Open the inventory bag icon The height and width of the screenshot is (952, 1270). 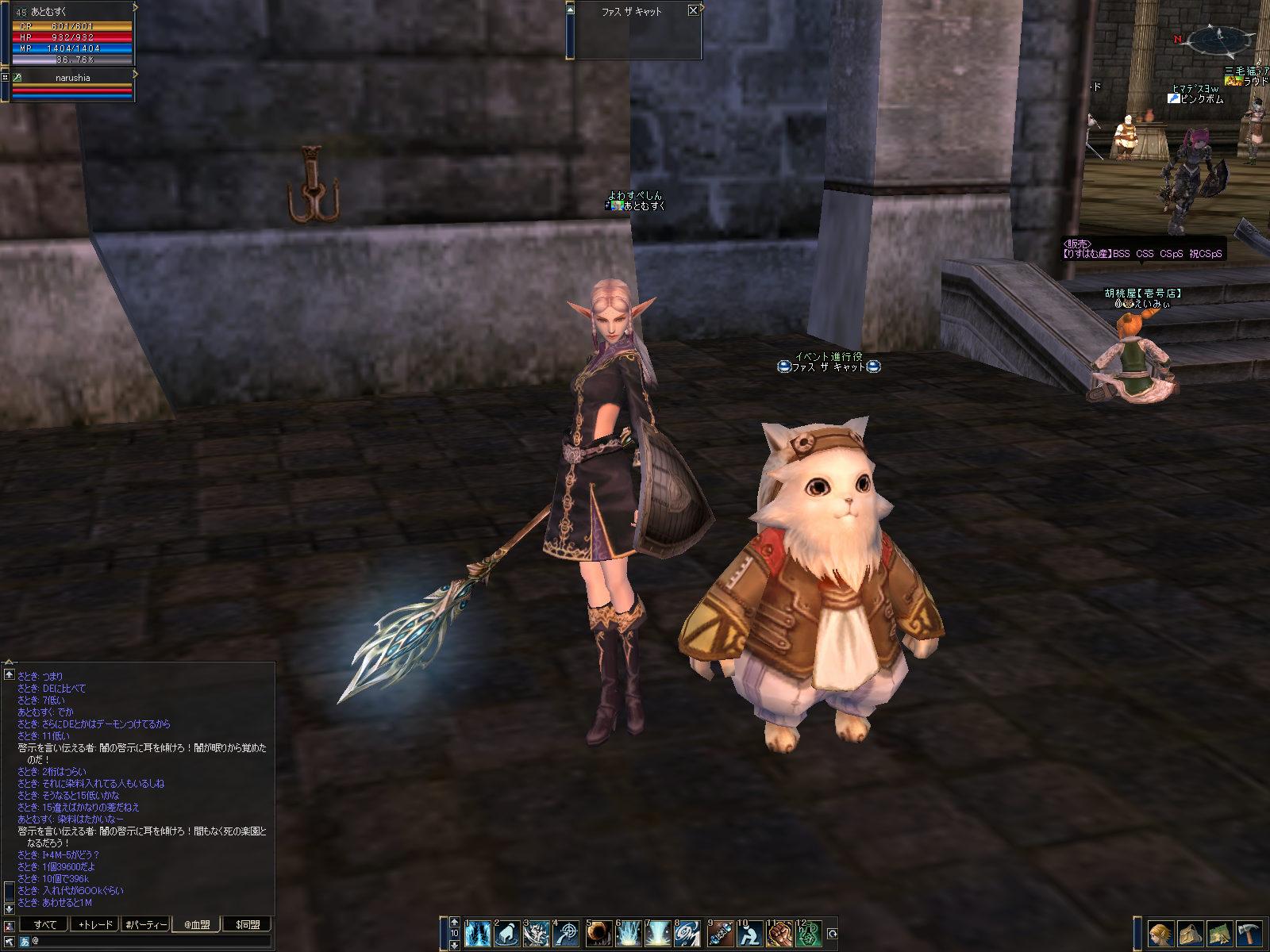point(1189,934)
